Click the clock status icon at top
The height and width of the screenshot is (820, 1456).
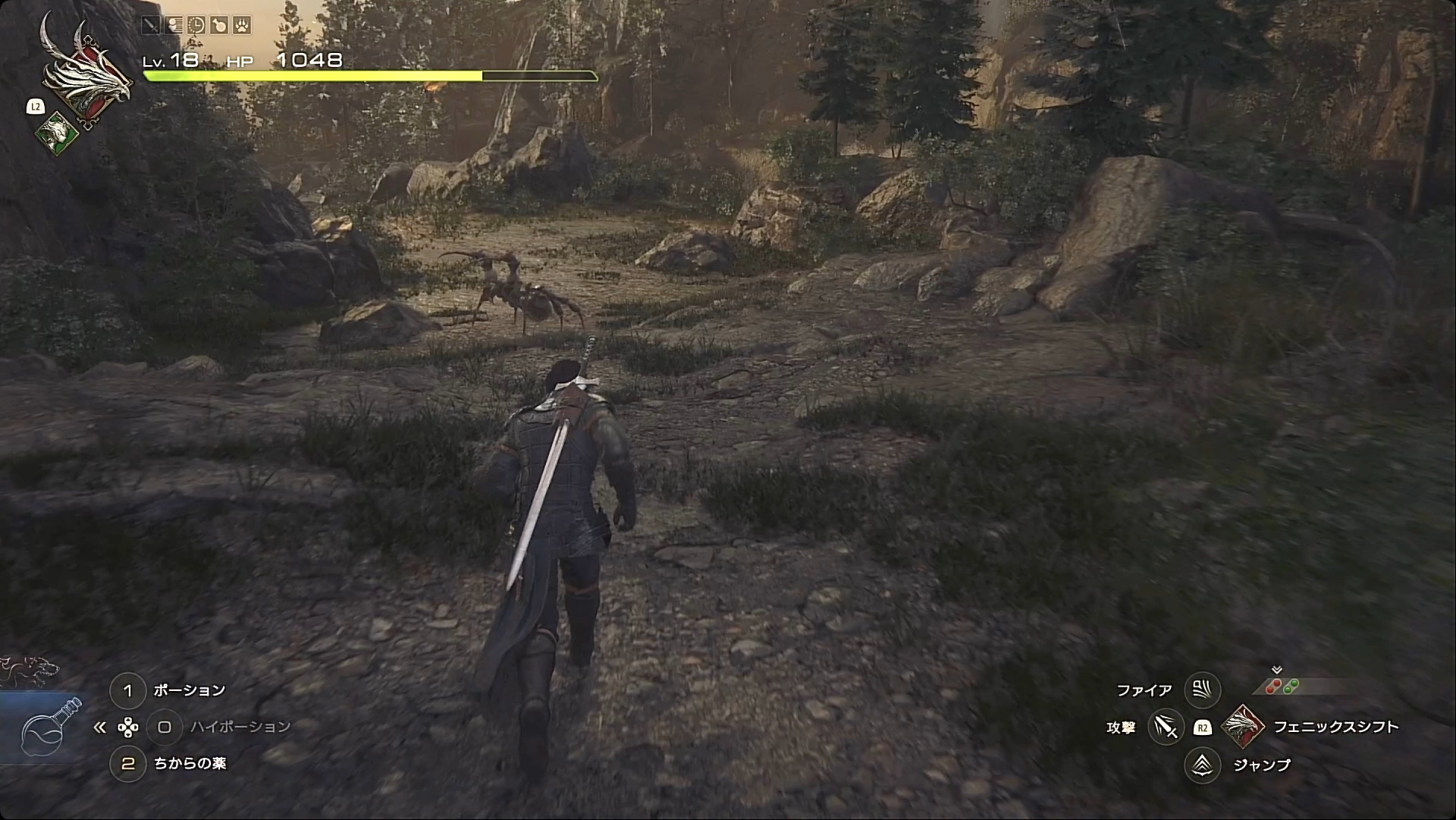click(x=196, y=26)
